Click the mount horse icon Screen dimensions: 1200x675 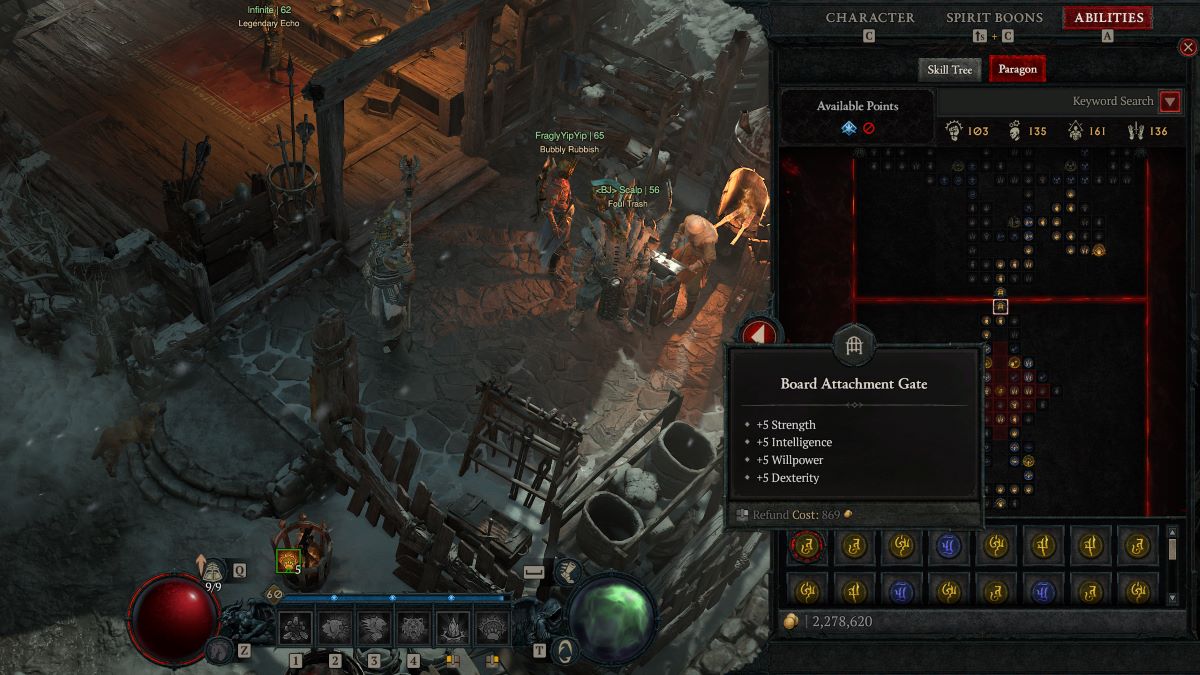(217, 649)
